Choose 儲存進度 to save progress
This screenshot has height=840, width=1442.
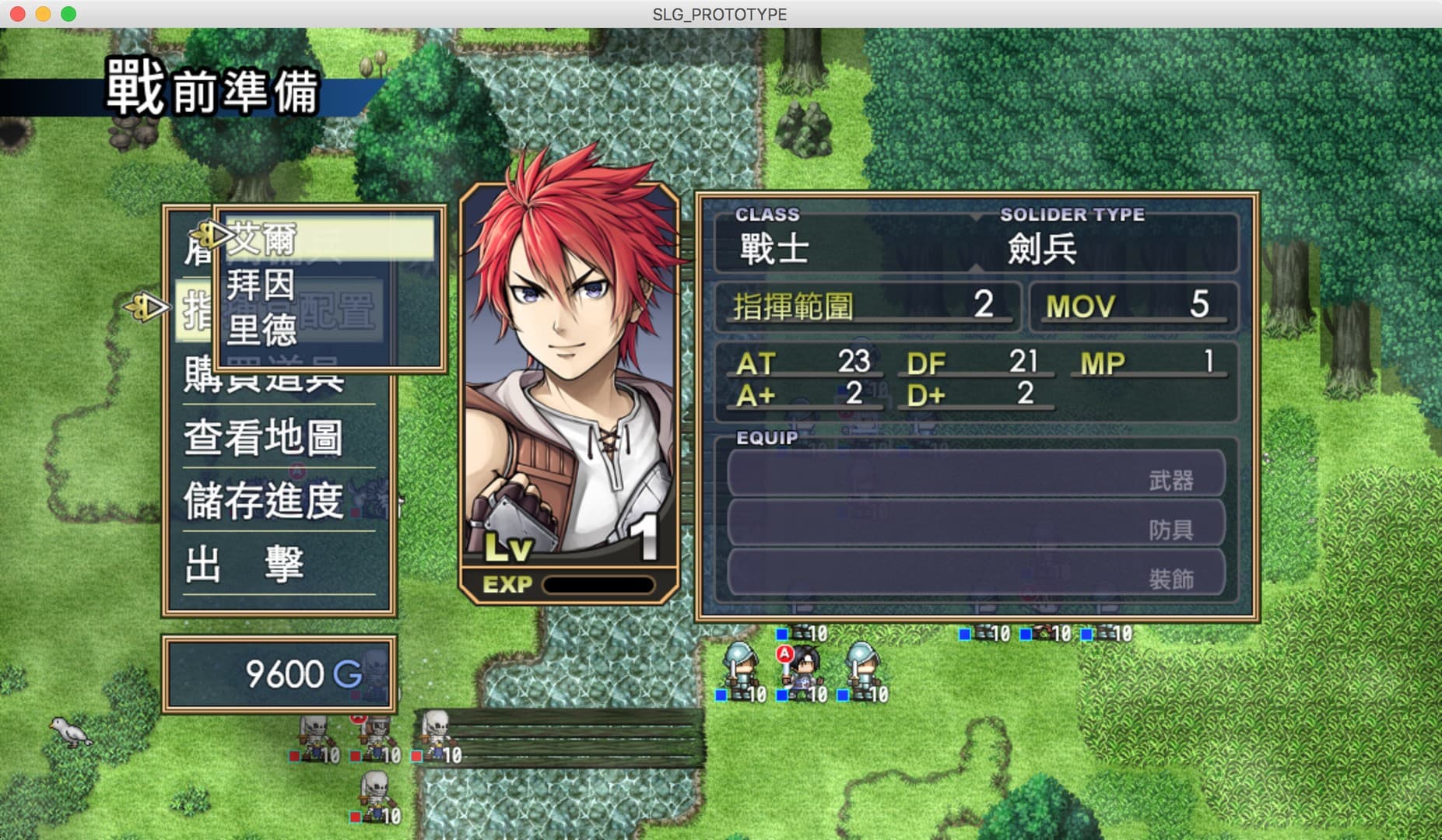point(265,500)
